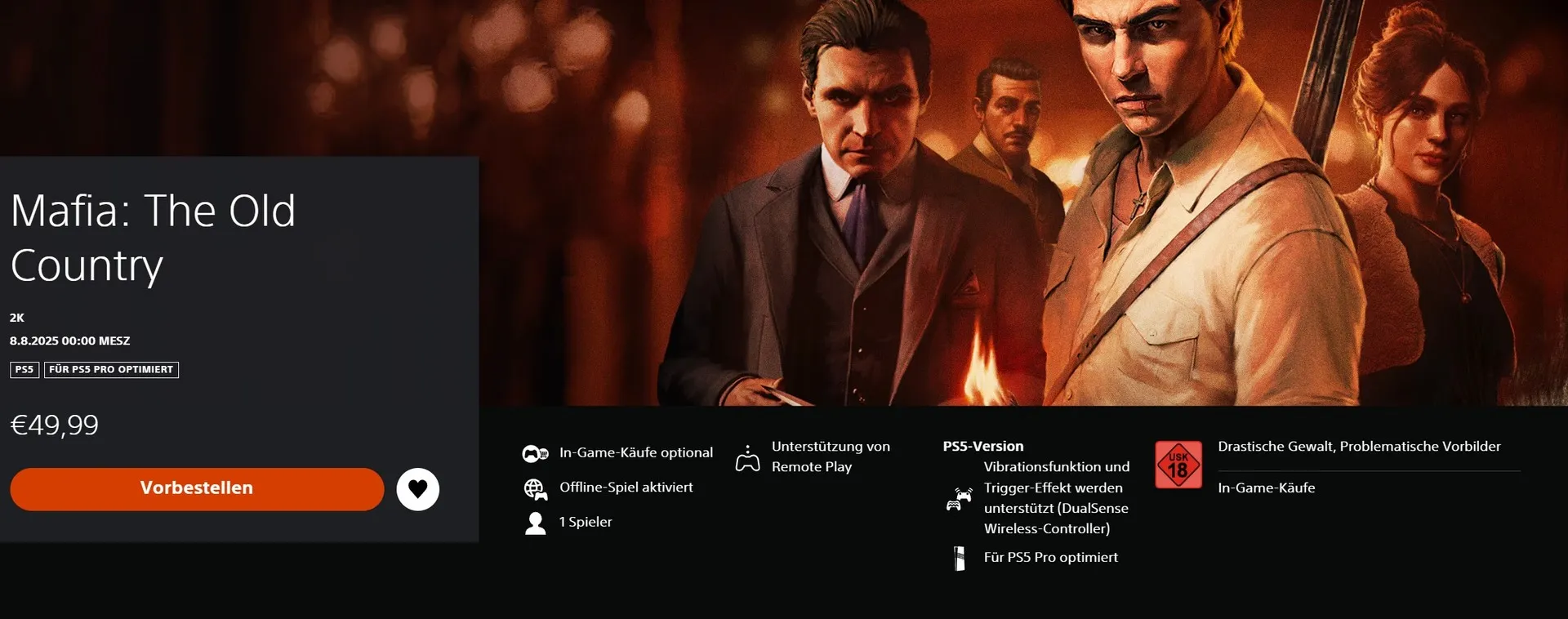
Task: Click the orange Vorbestellen pre-order button
Action: (x=197, y=488)
